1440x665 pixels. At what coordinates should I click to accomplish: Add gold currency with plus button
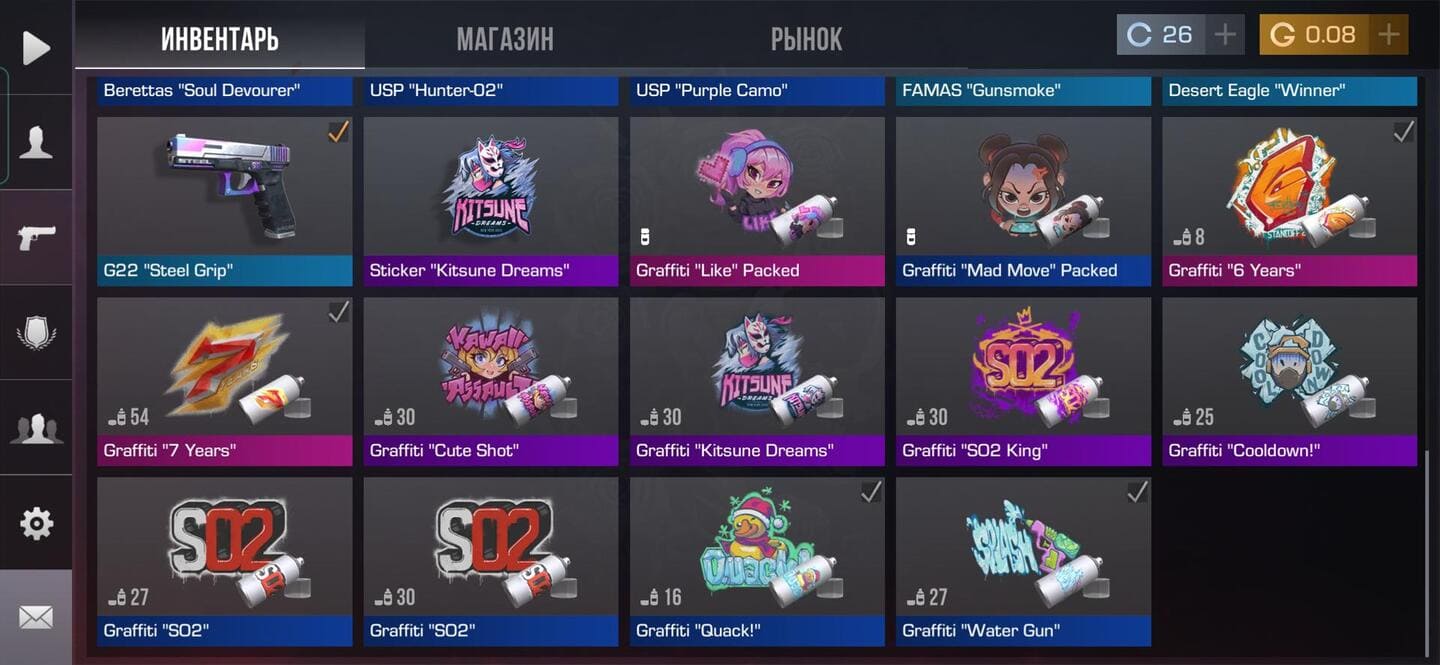[1388, 35]
